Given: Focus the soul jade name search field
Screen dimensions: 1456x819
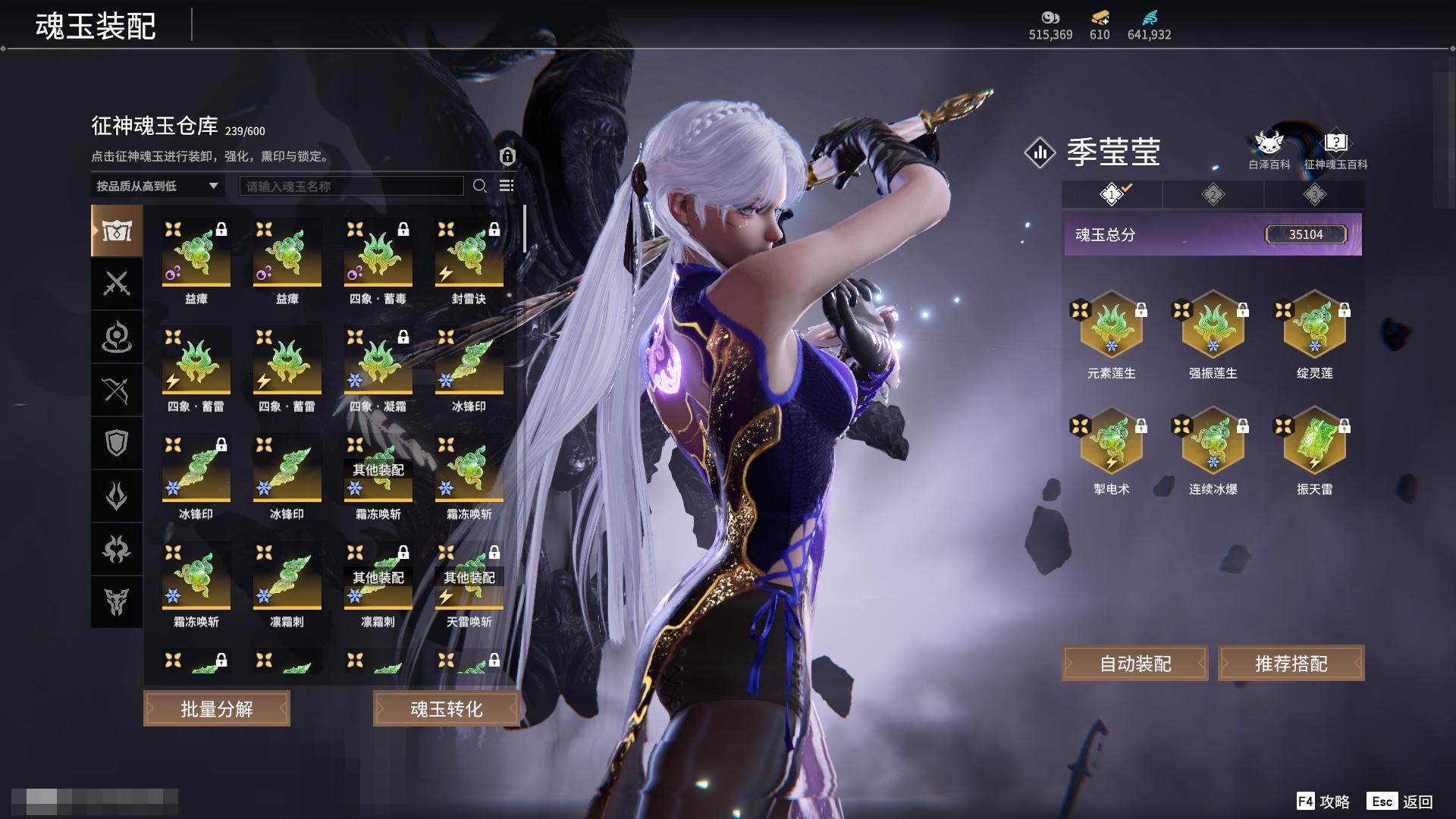Looking at the screenshot, I should (351, 186).
